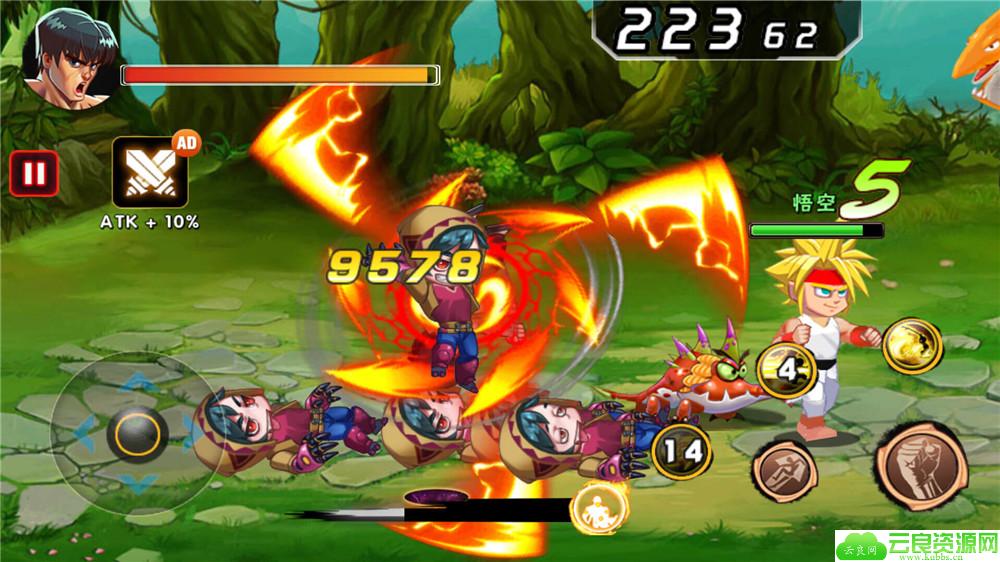Activate the ATK + 10% ad boost

149,171
